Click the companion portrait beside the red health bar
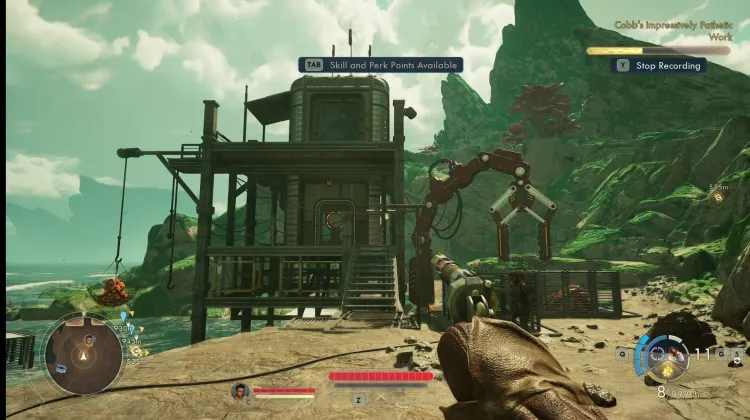Viewport: 750px width, 420px height. click(239, 390)
